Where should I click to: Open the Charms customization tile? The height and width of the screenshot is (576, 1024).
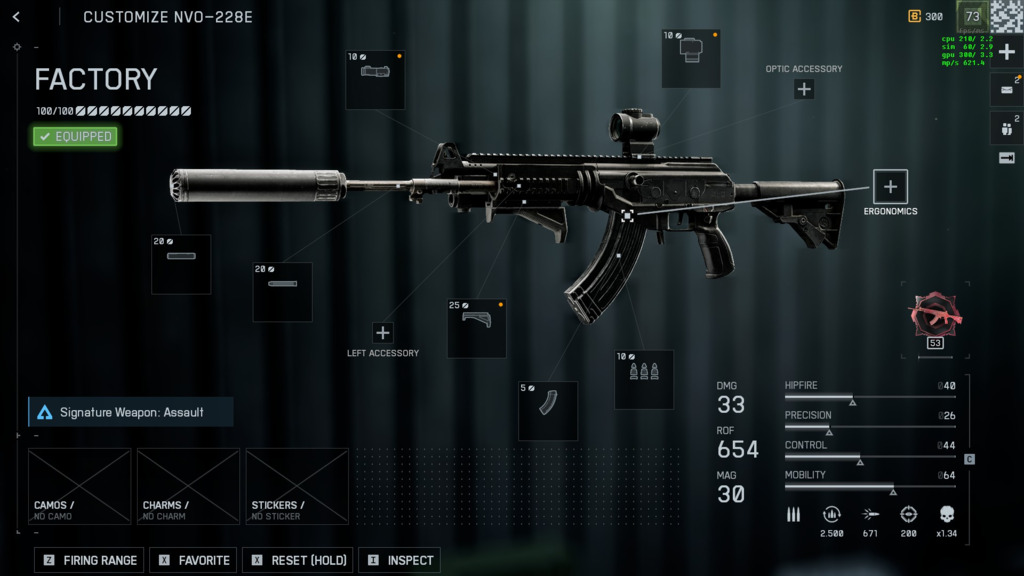coord(188,486)
